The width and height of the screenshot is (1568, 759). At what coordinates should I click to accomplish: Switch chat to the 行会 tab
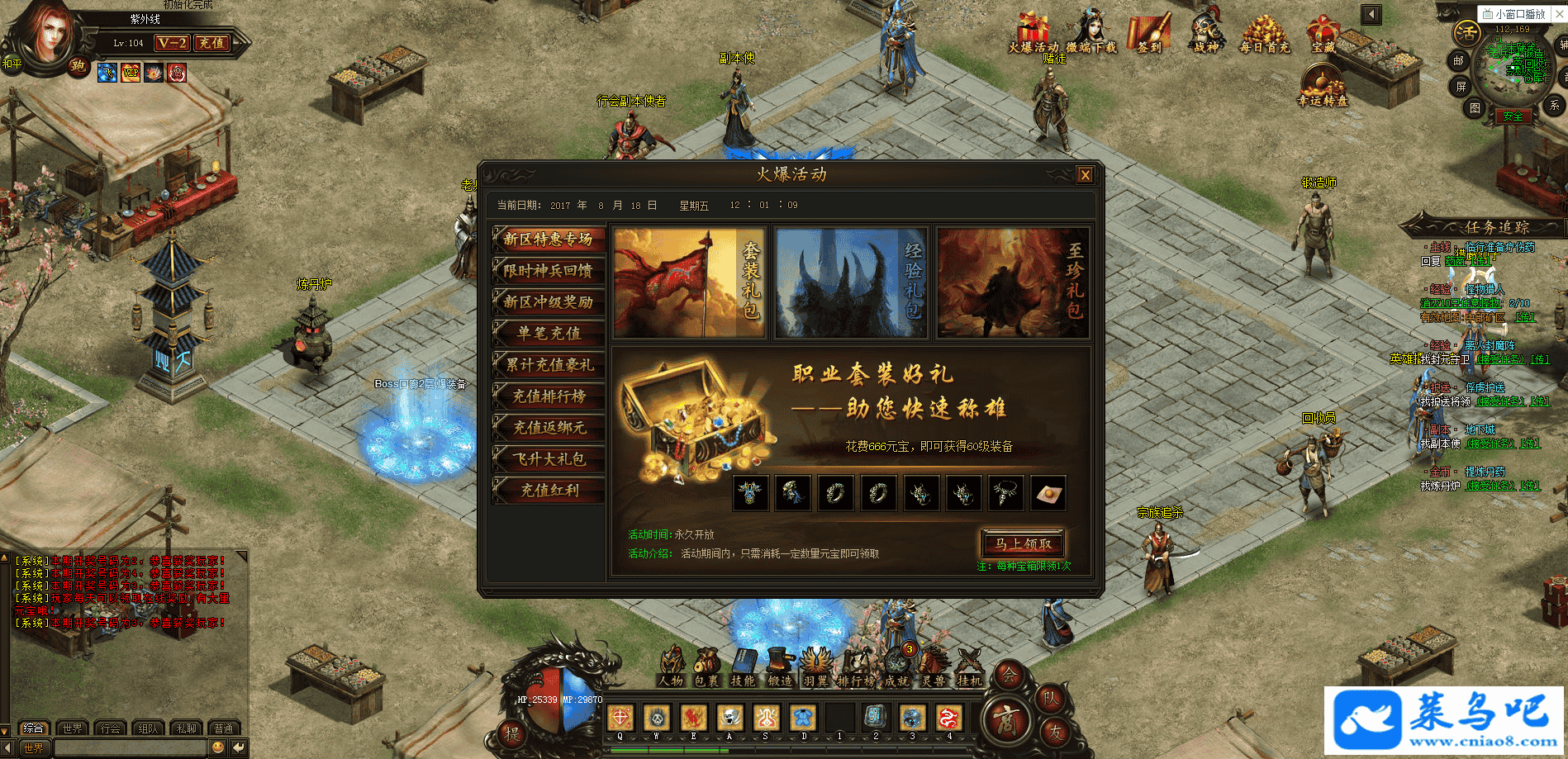tap(110, 728)
